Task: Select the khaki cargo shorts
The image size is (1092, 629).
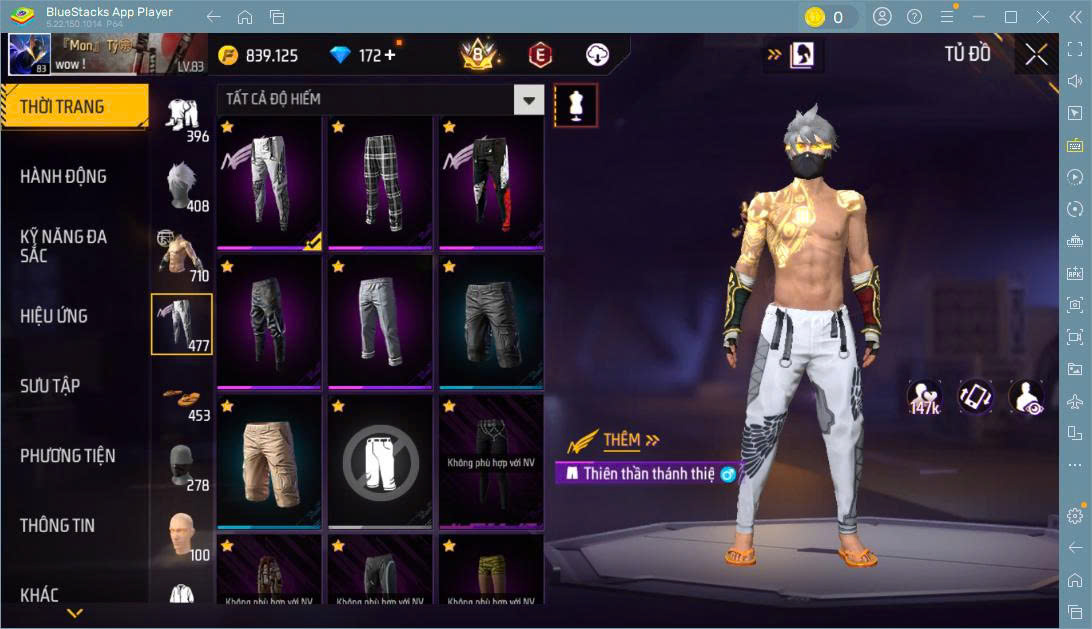Action: point(269,461)
